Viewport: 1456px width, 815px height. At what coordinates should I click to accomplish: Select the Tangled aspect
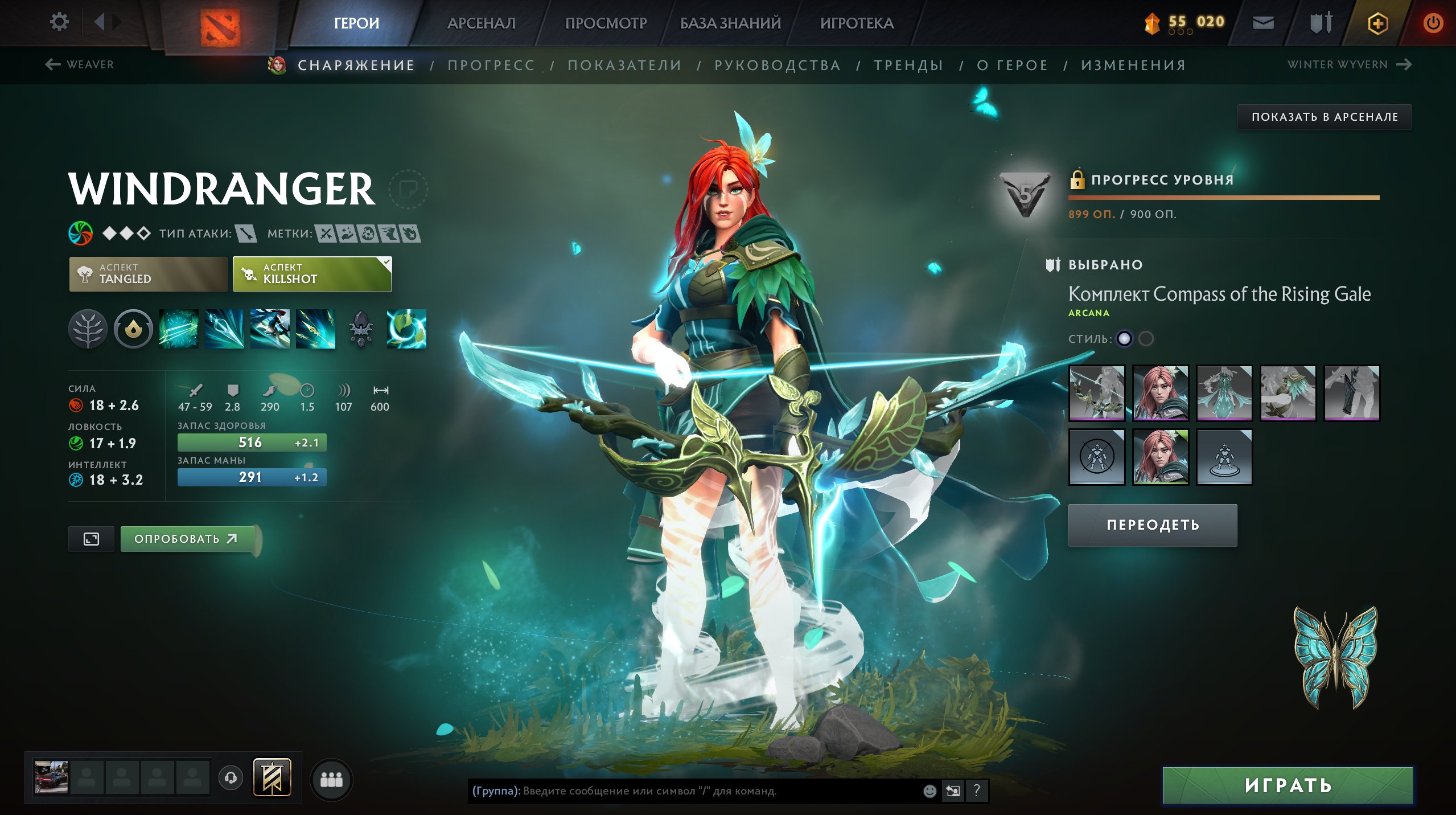(x=147, y=274)
